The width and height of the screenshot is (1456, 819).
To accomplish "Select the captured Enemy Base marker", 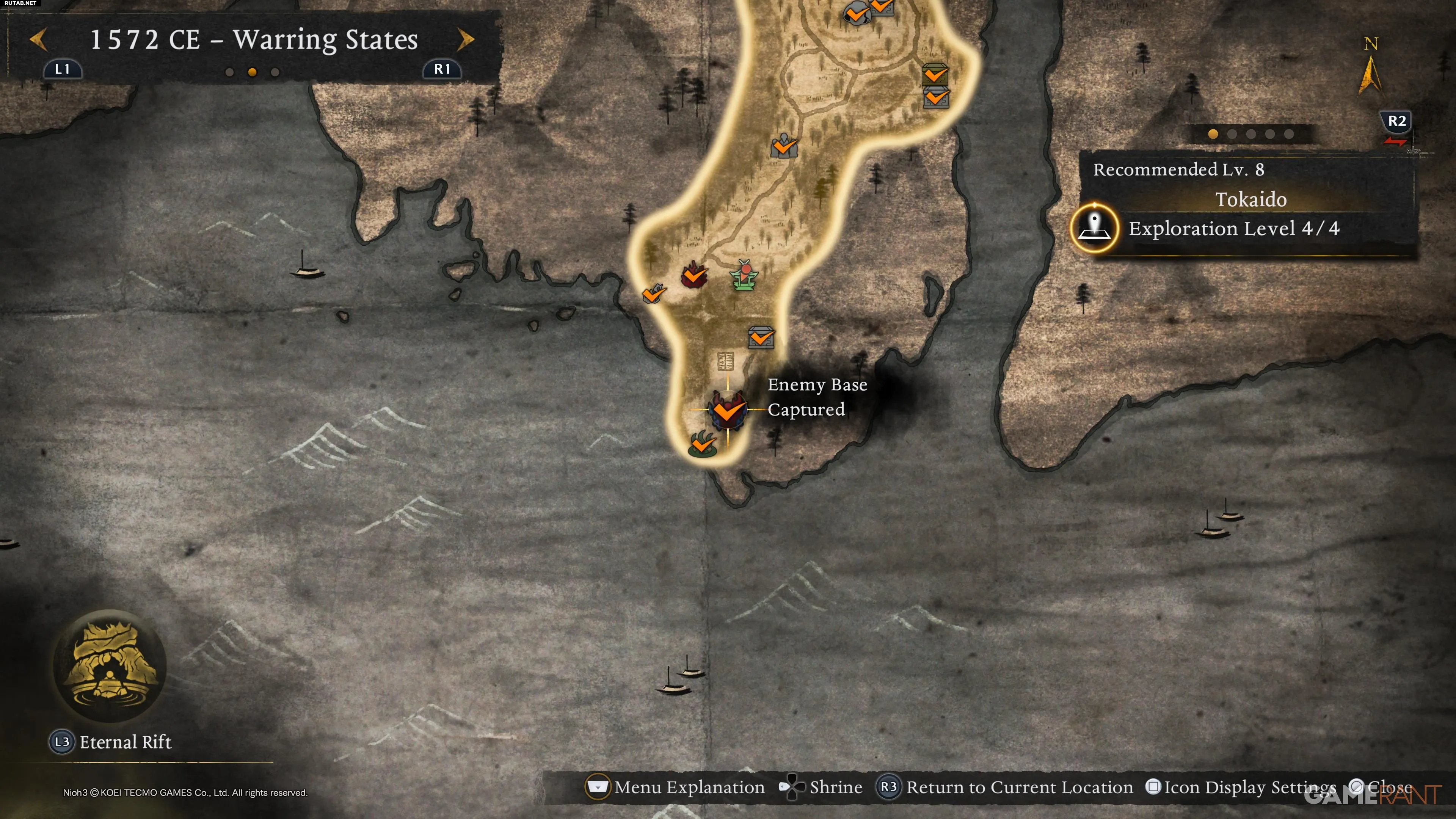I will pyautogui.click(x=728, y=410).
